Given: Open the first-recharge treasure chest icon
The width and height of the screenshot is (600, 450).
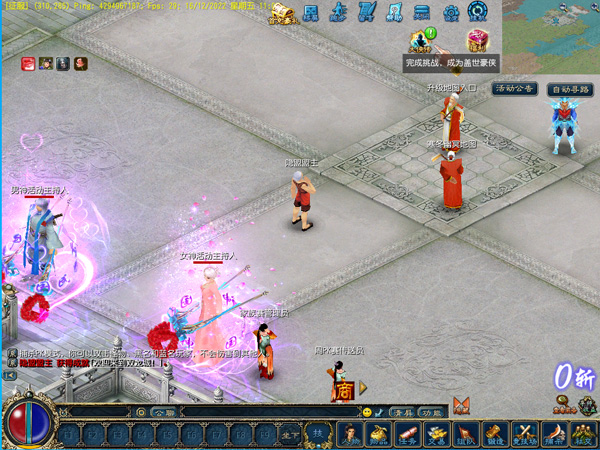Looking at the screenshot, I should [x=282, y=13].
